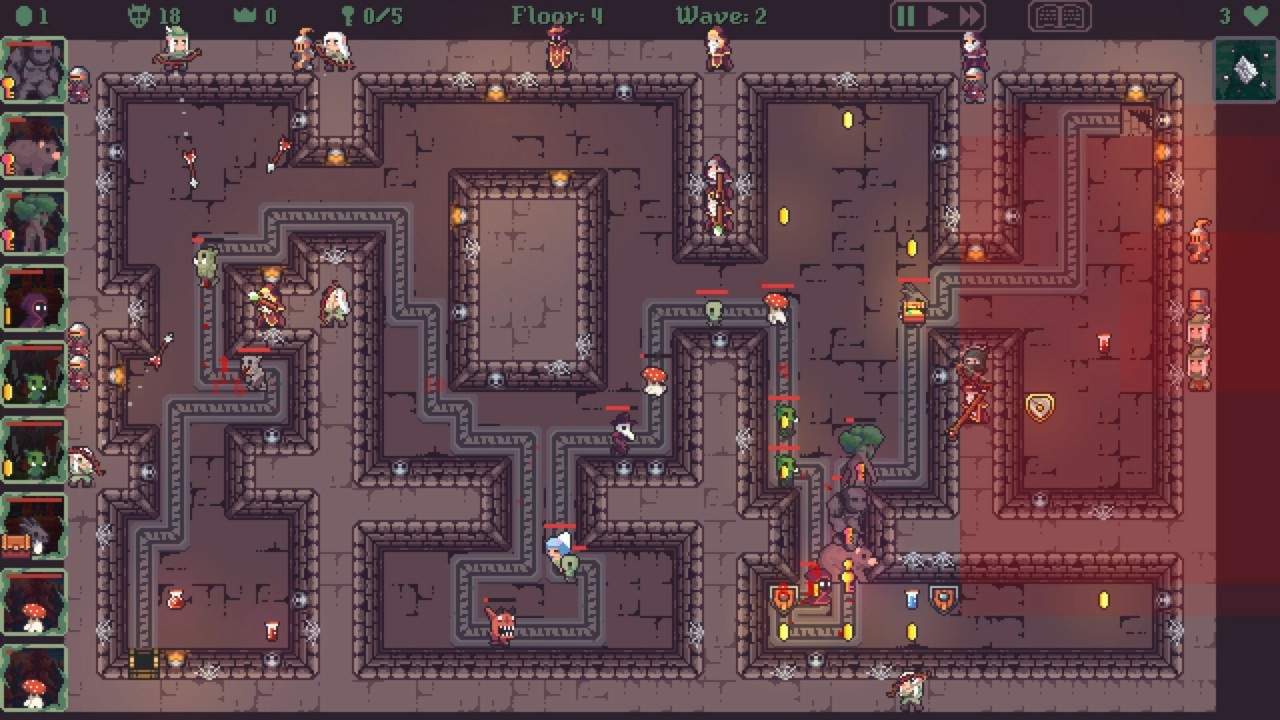Open the spellbook journal
The height and width of the screenshot is (720, 1280).
pyautogui.click(x=1059, y=17)
